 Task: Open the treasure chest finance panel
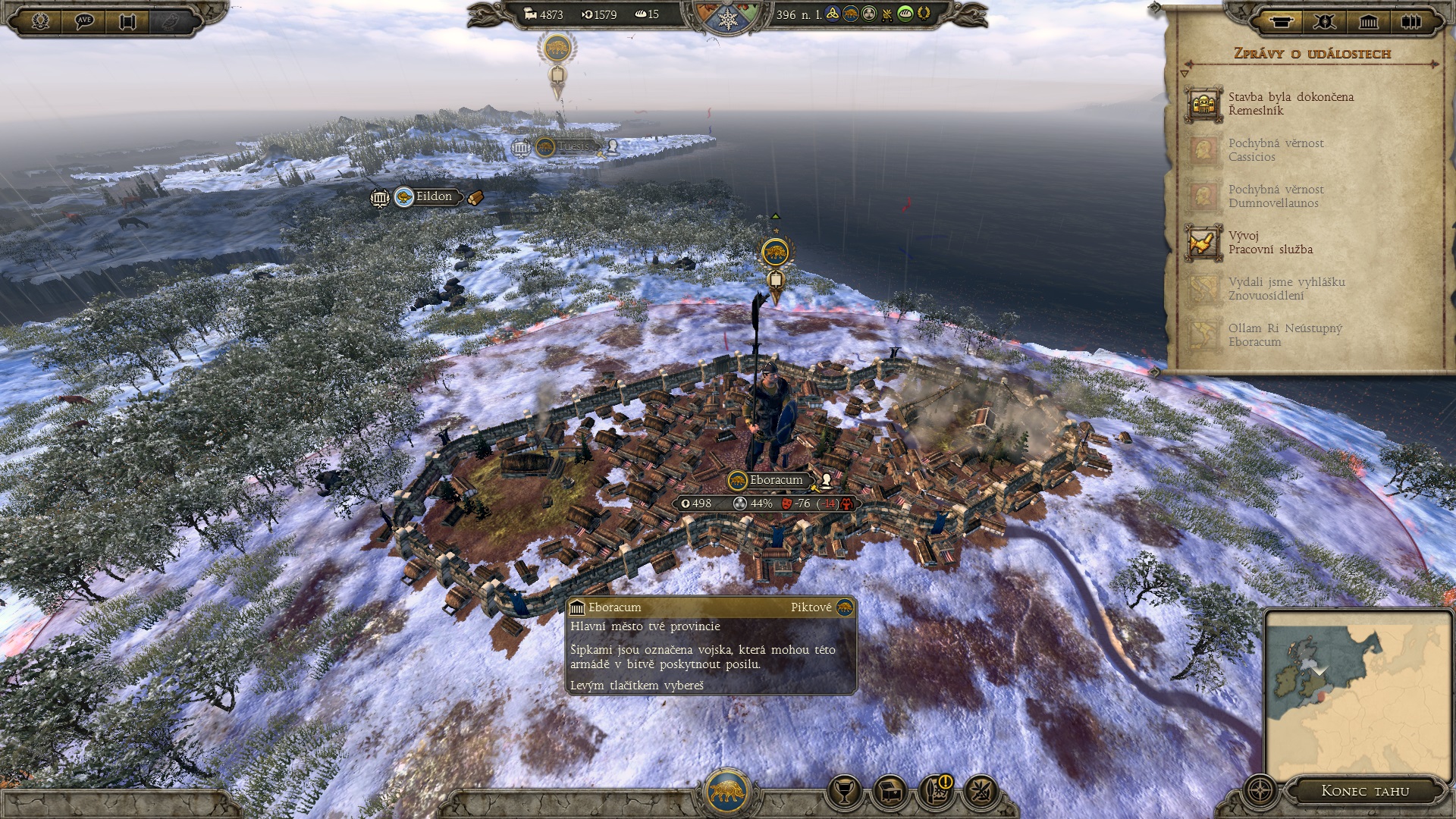(x=890, y=792)
